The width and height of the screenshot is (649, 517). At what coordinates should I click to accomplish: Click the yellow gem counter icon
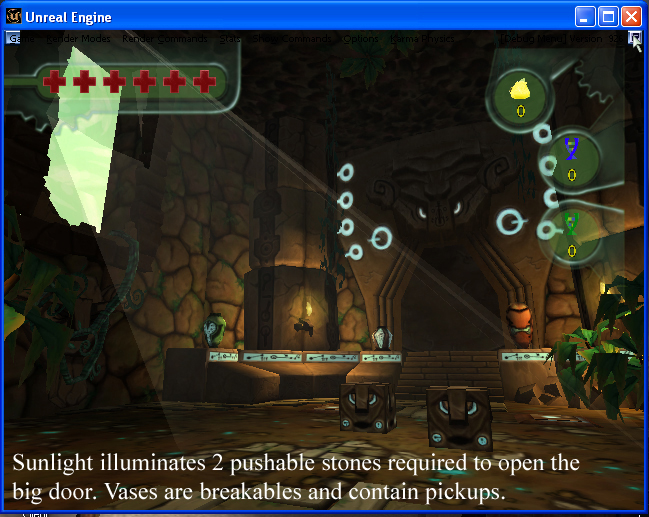(x=520, y=91)
